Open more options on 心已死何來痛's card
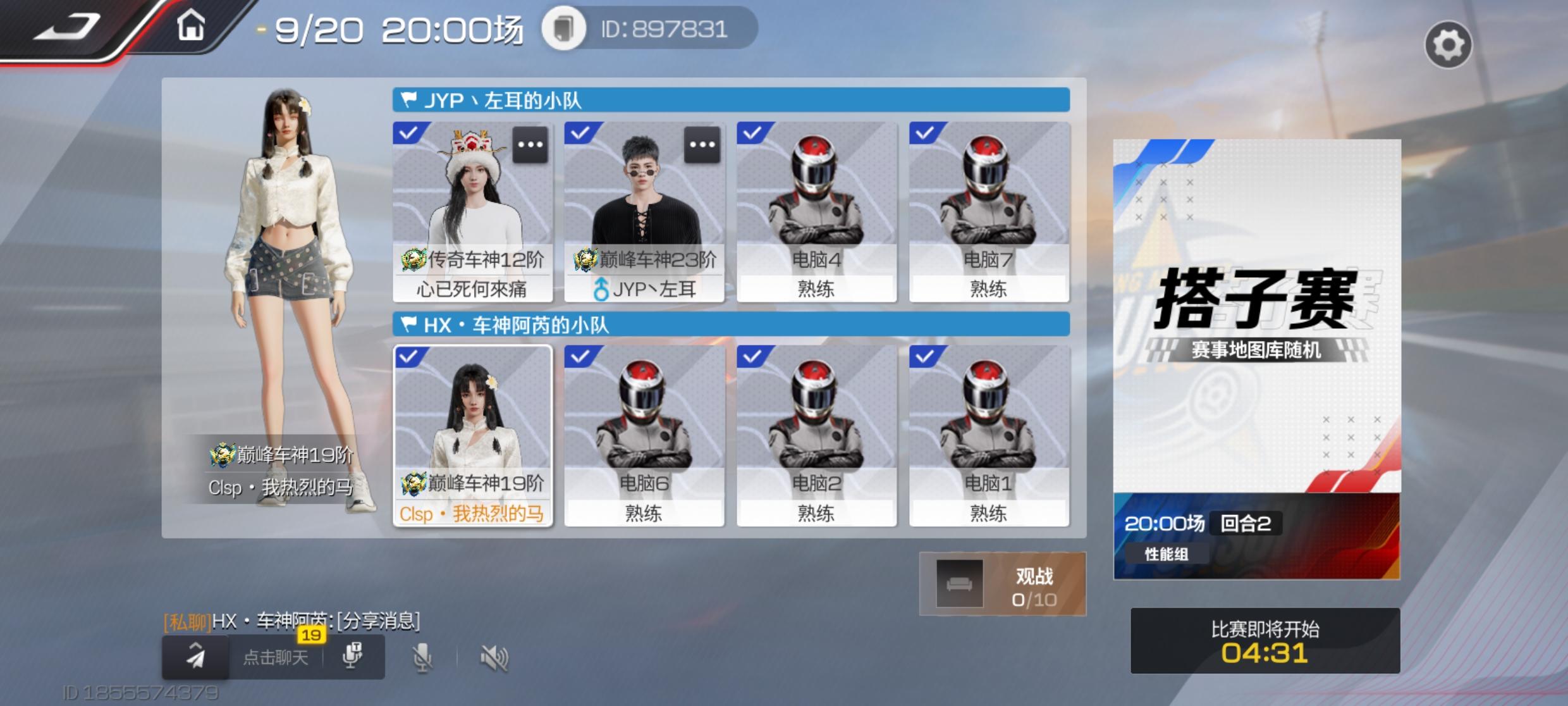The height and width of the screenshot is (706, 1568). point(530,144)
